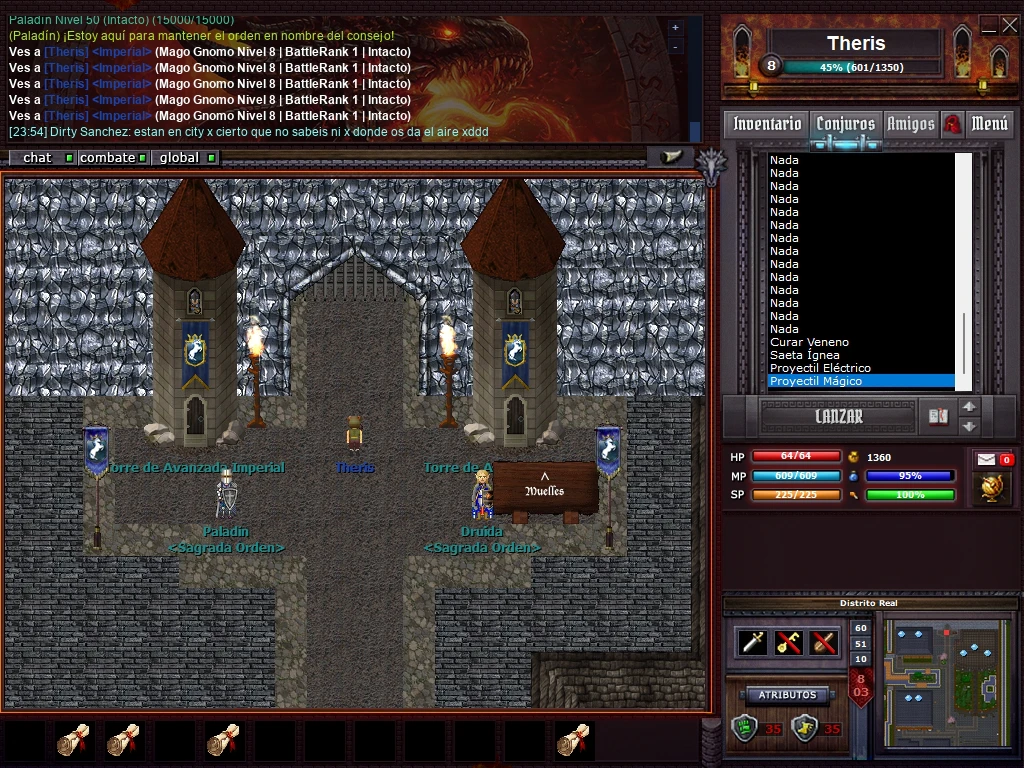Viewport: 1024px width, 768px height.
Task: Open the mail envelope inbox
Action: (986, 459)
